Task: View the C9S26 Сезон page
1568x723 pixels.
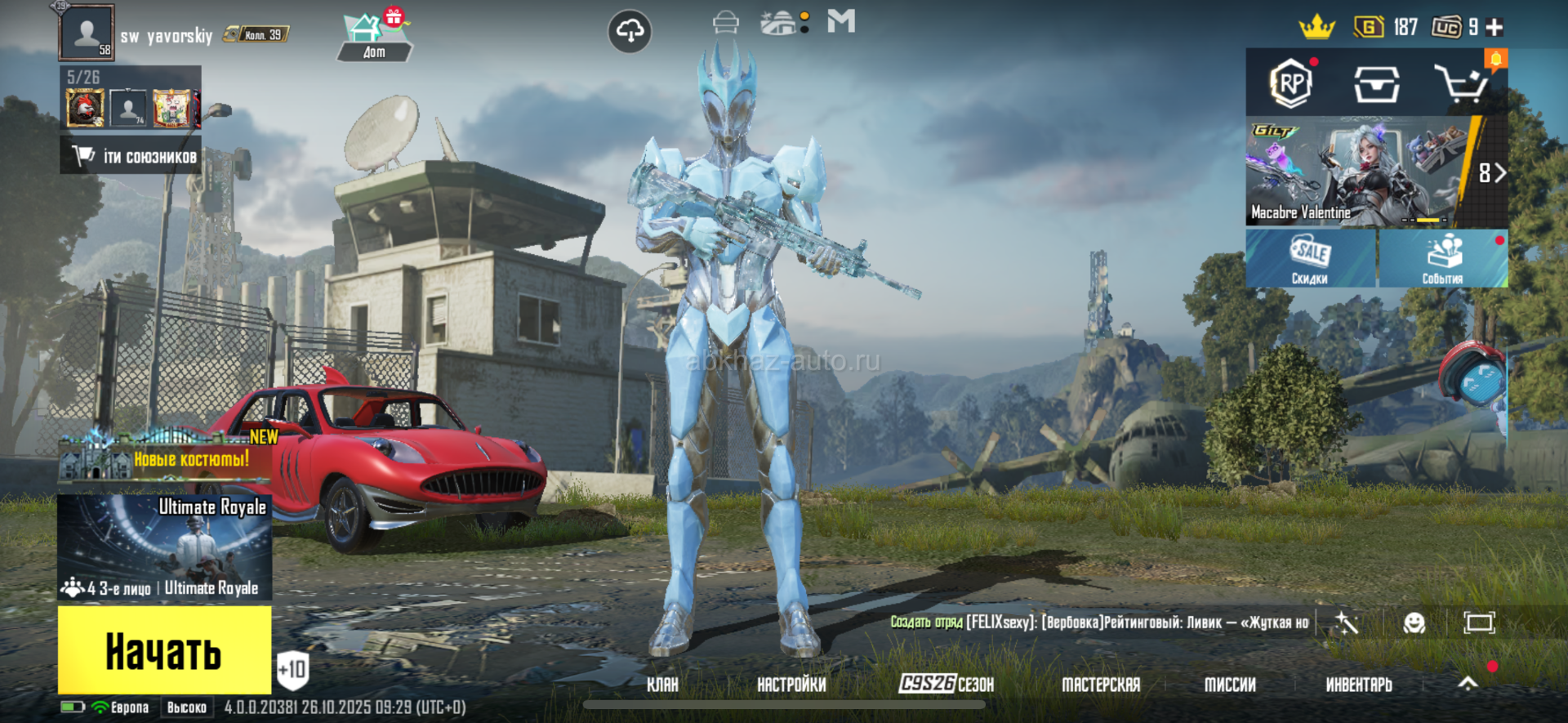Action: (x=947, y=684)
